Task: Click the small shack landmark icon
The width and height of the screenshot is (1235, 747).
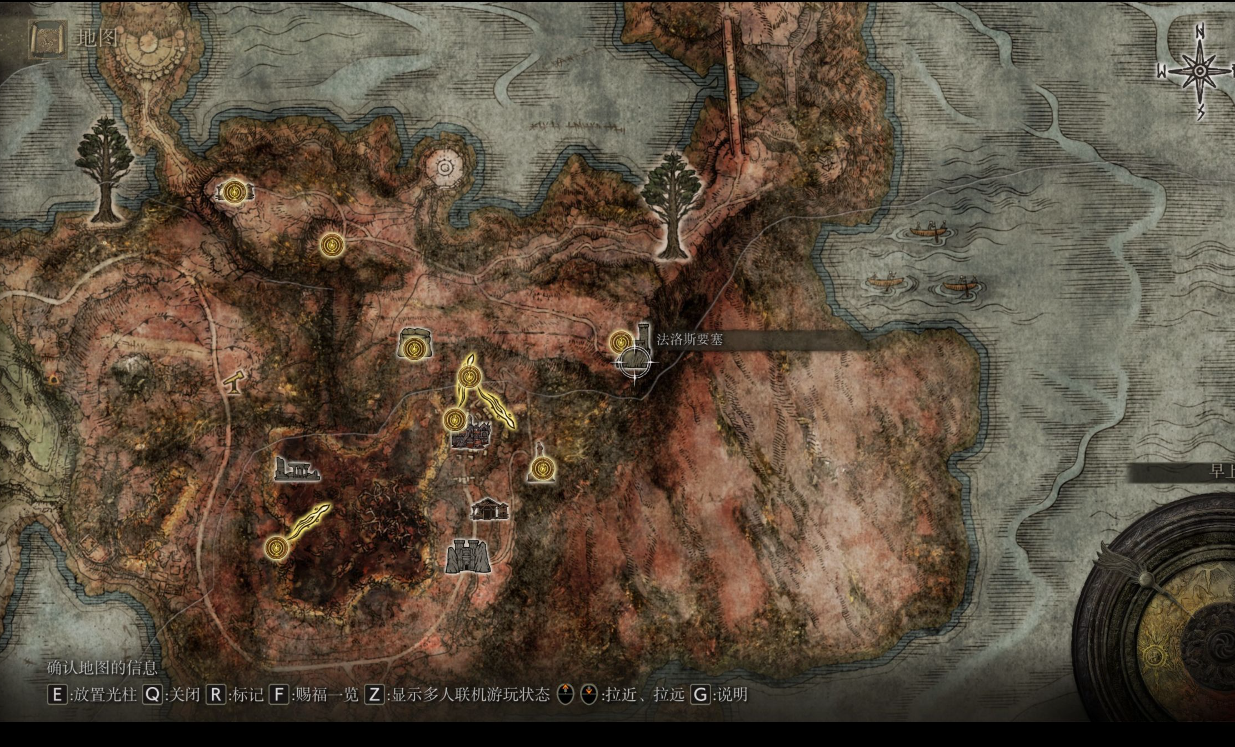Action: coord(489,509)
